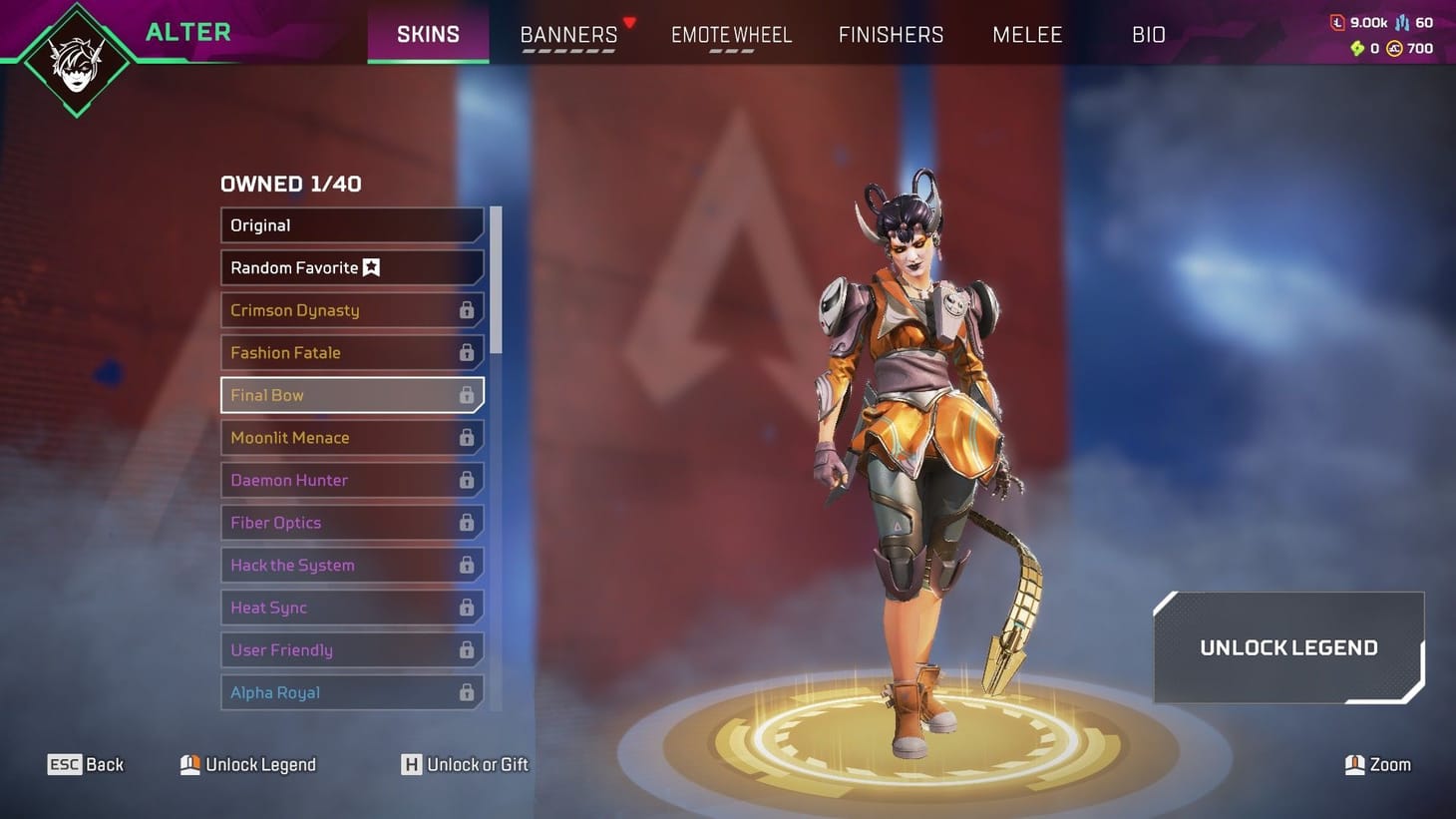Click the lock icon on Crimson Dynasty
The image size is (1456, 819).
[466, 310]
